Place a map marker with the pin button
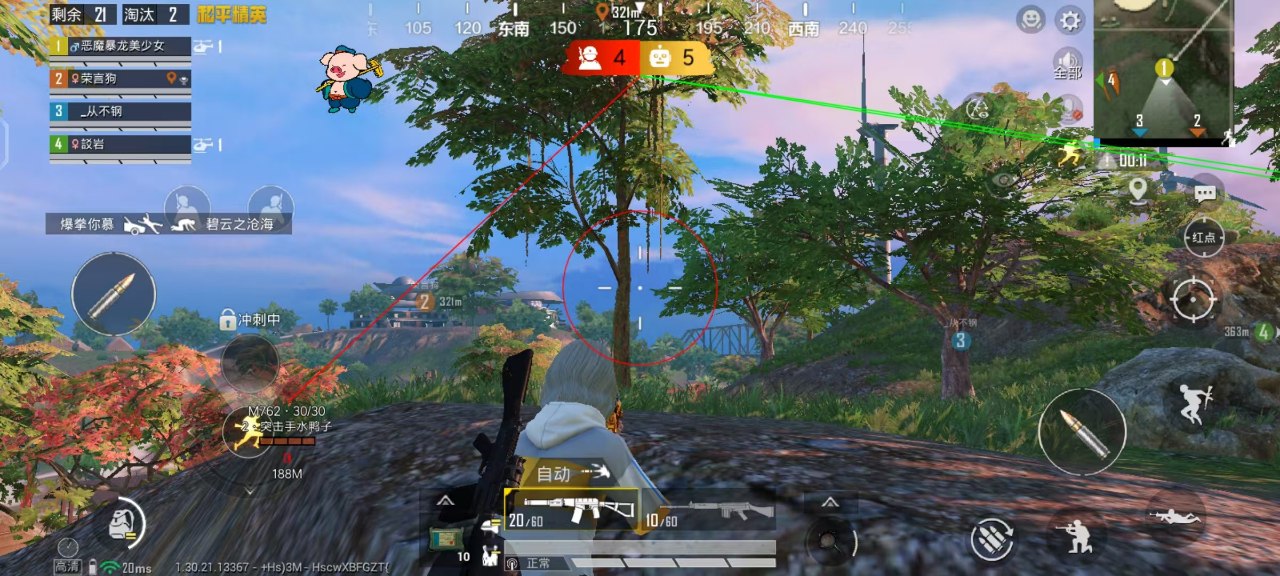Viewport: 1280px width, 576px height. pyautogui.click(x=1137, y=189)
